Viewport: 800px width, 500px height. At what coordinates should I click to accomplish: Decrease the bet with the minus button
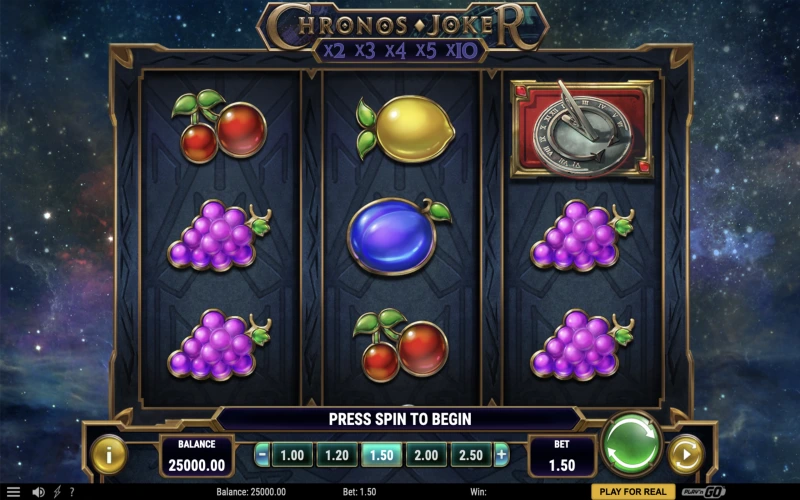262,456
